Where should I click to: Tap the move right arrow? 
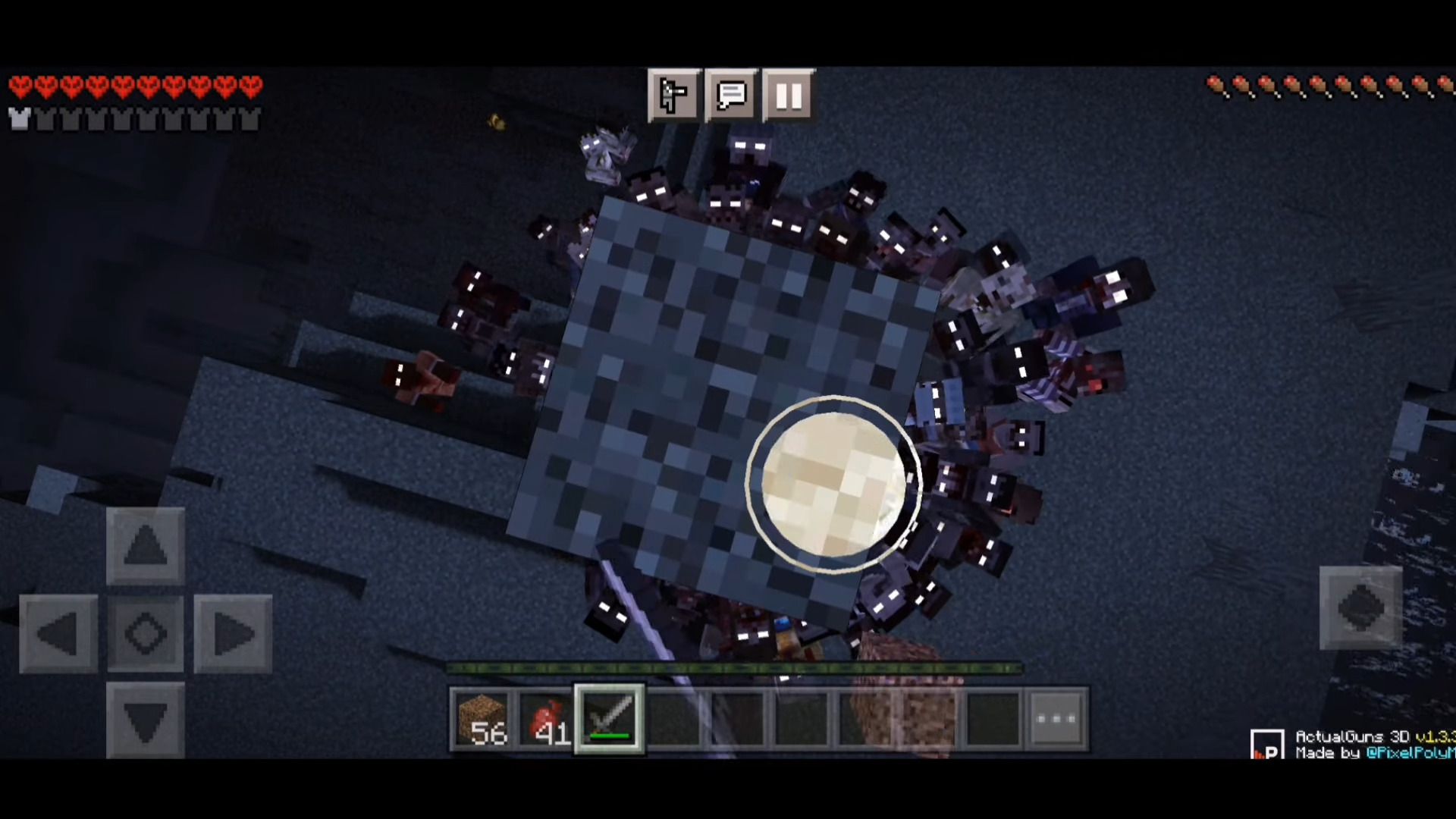coord(233,633)
